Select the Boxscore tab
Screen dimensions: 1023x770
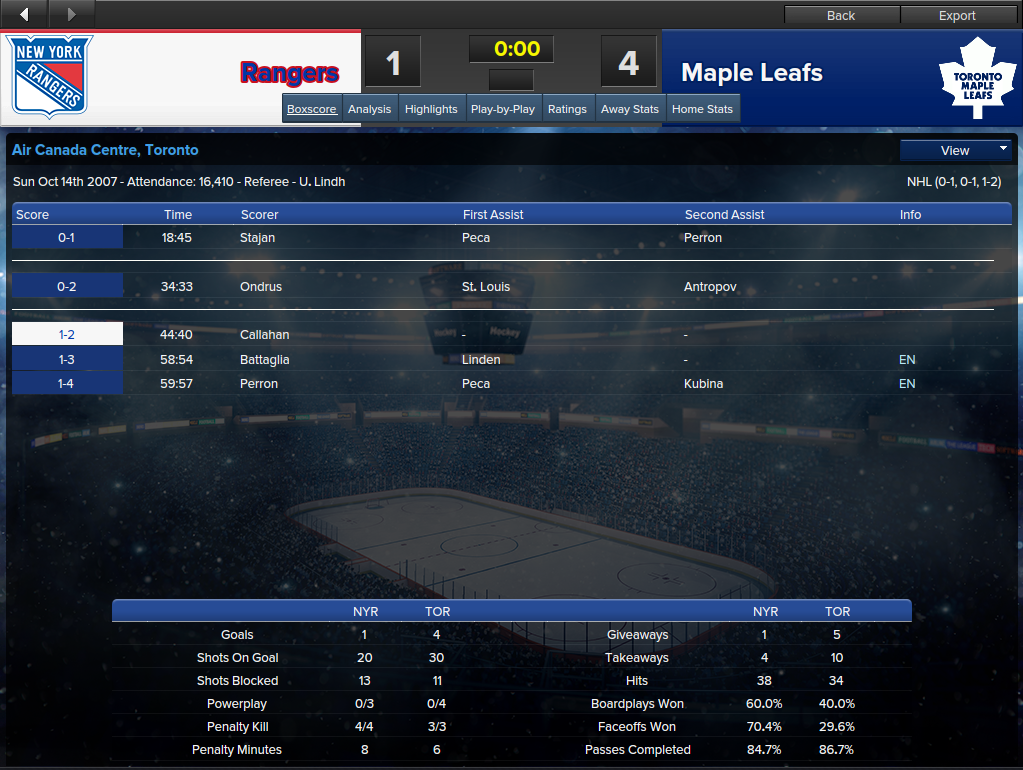point(311,109)
